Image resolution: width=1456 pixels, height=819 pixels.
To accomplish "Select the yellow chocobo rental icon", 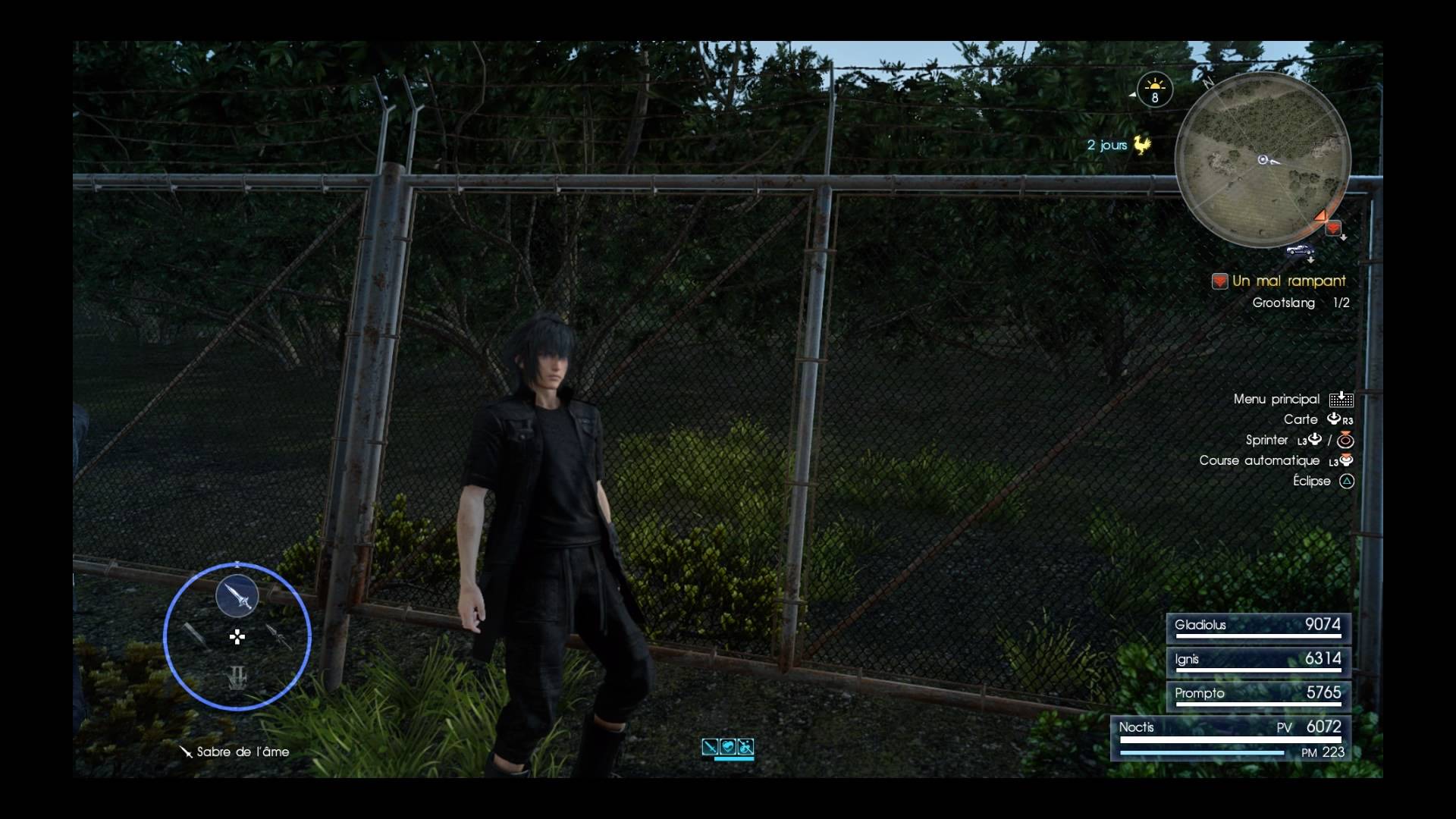I will 1141,144.
